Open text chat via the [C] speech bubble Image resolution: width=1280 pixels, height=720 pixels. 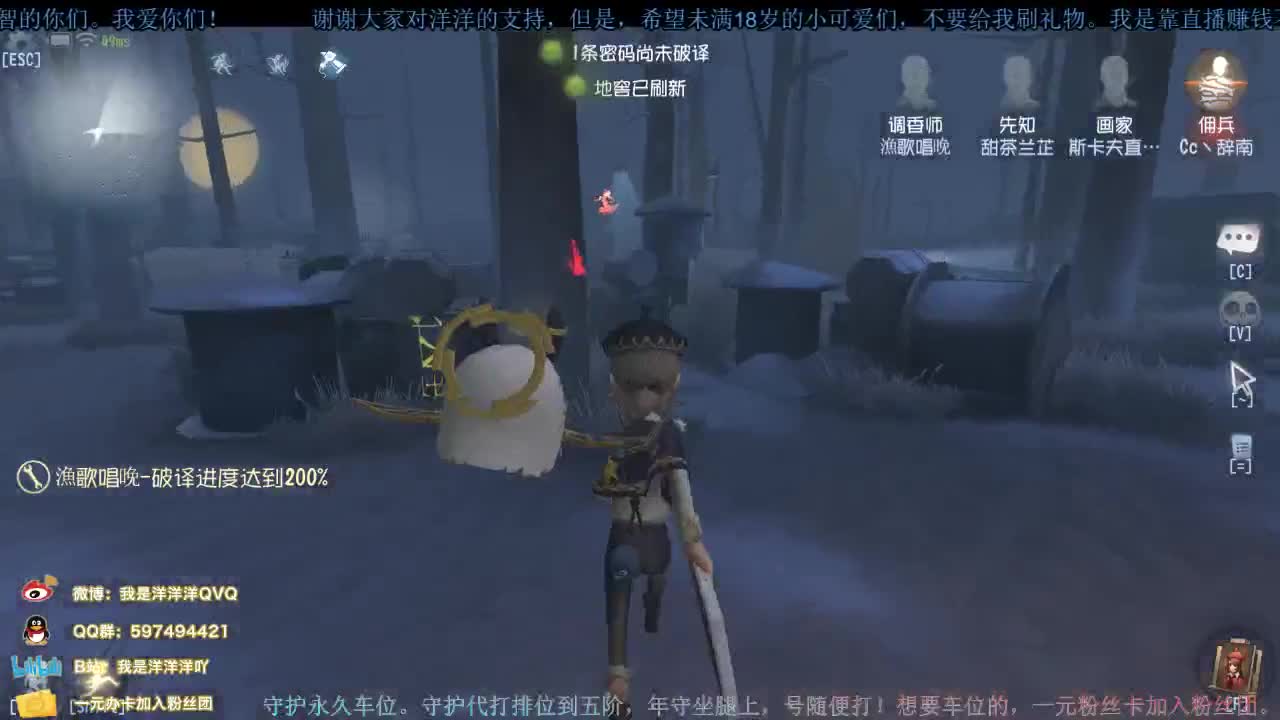click(1239, 240)
